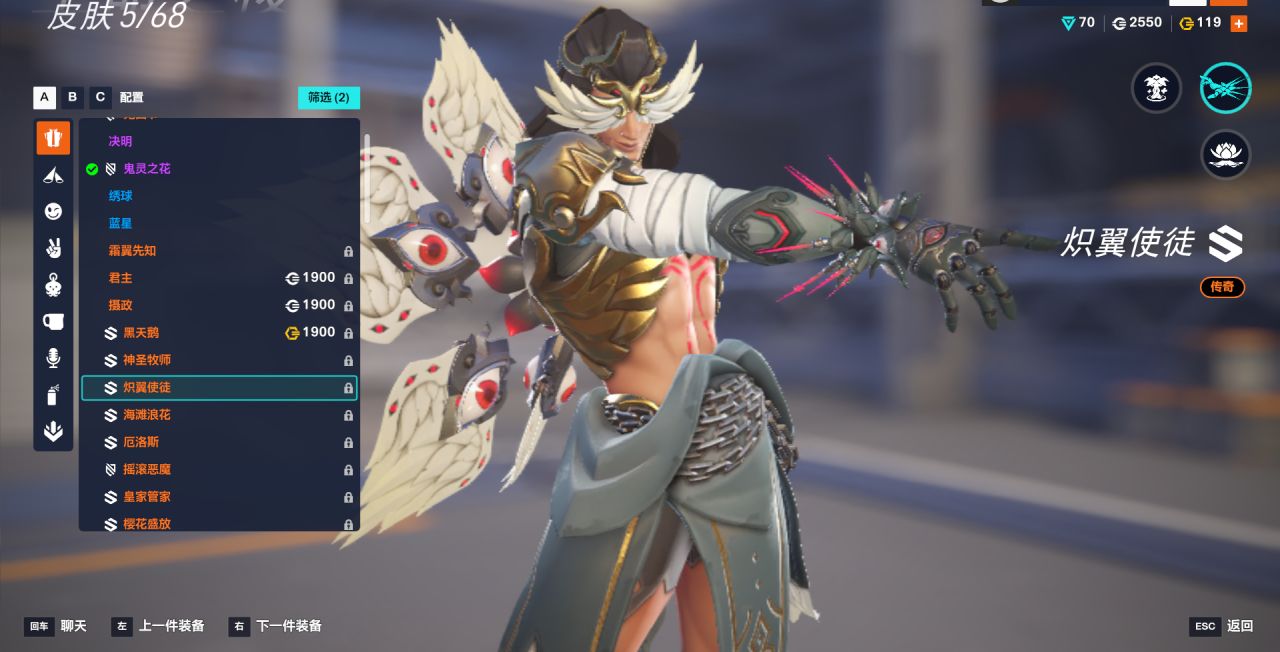Switch to loadout tab C
Screen dimensions: 1280x652
tap(100, 97)
